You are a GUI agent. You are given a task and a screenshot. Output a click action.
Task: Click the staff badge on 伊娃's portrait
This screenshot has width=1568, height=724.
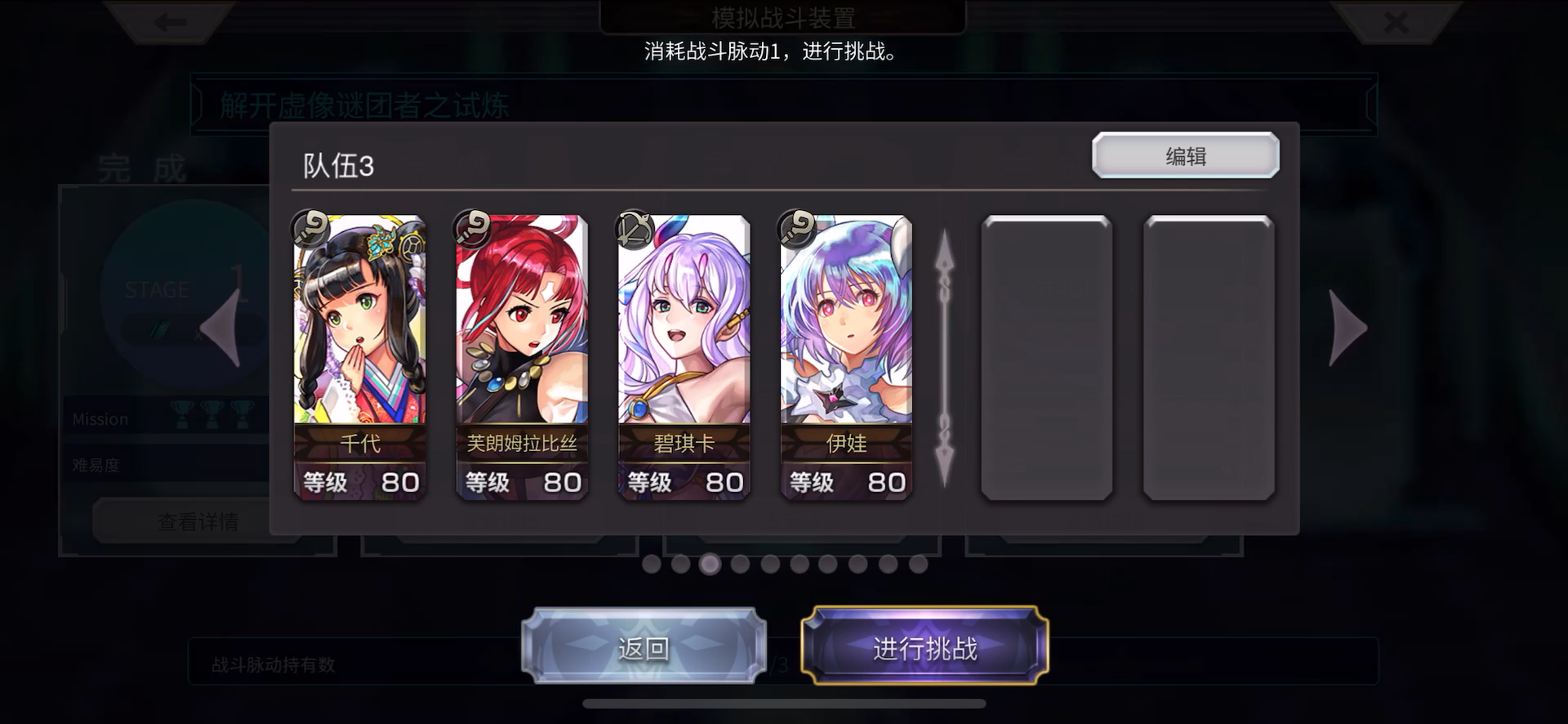796,229
